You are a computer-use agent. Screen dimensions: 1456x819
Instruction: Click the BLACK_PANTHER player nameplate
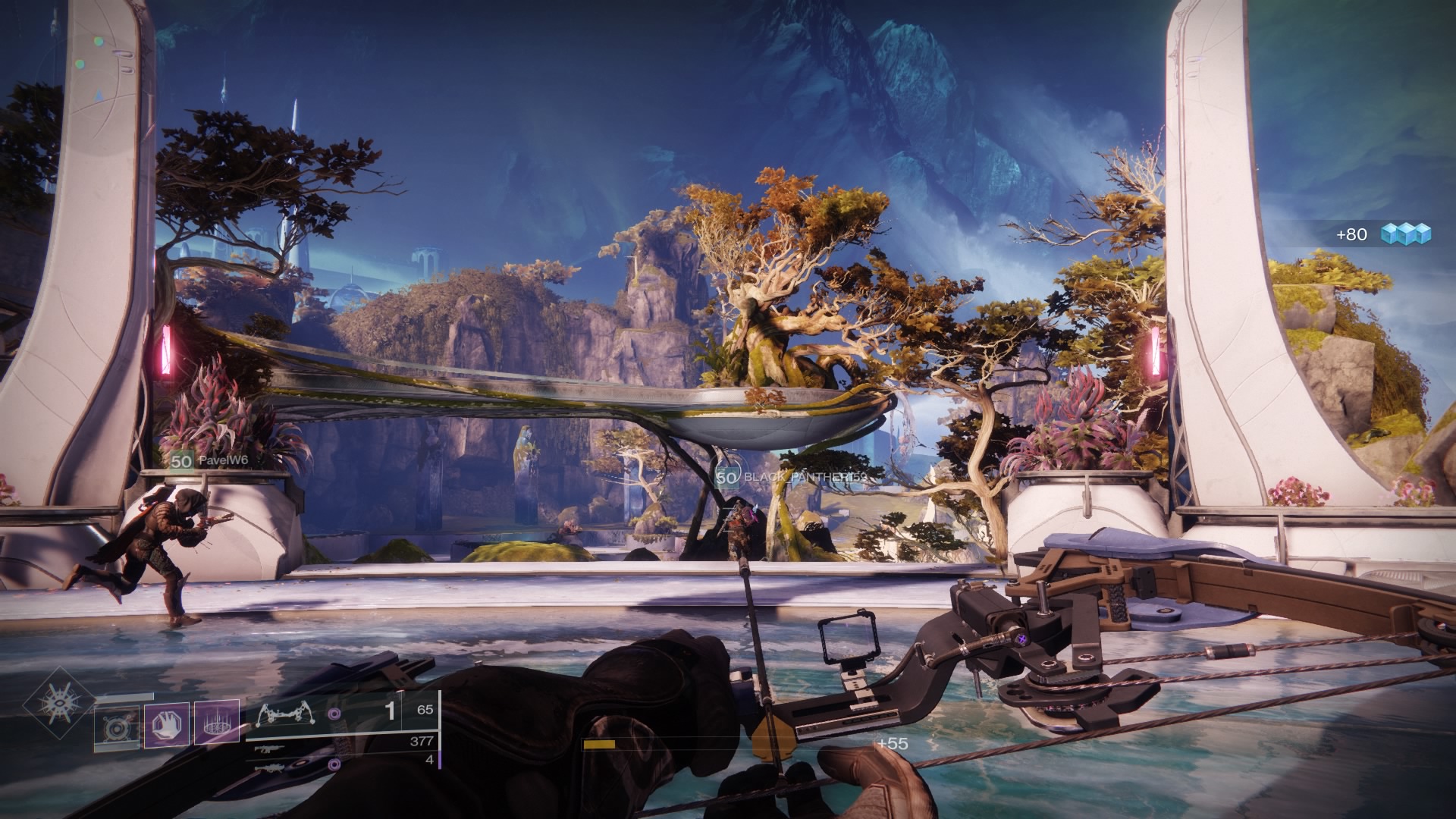[x=791, y=477]
